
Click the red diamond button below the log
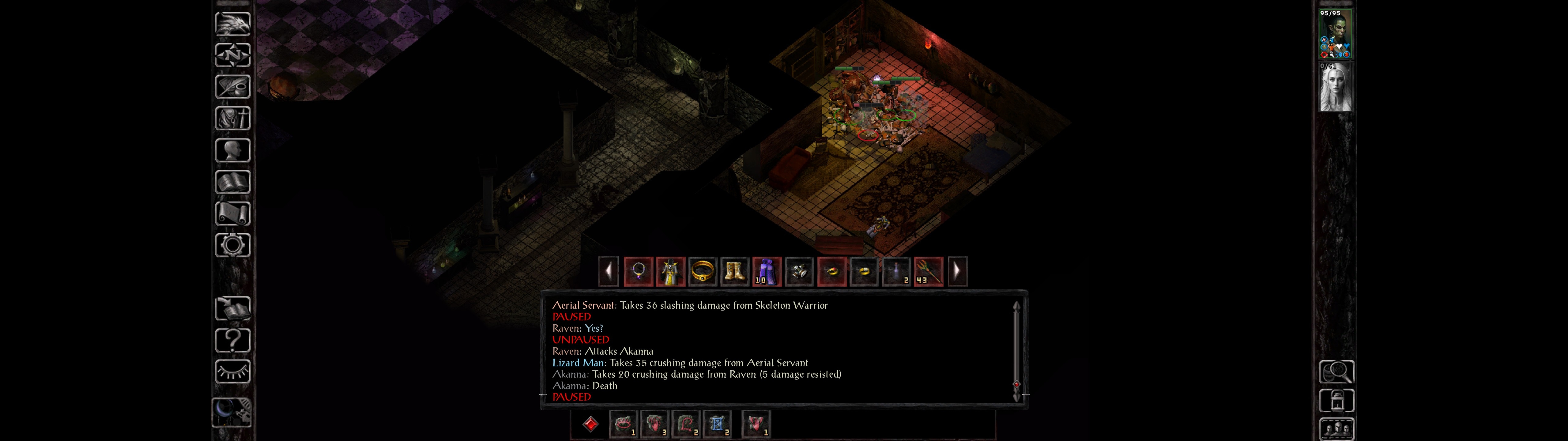[x=590, y=424]
